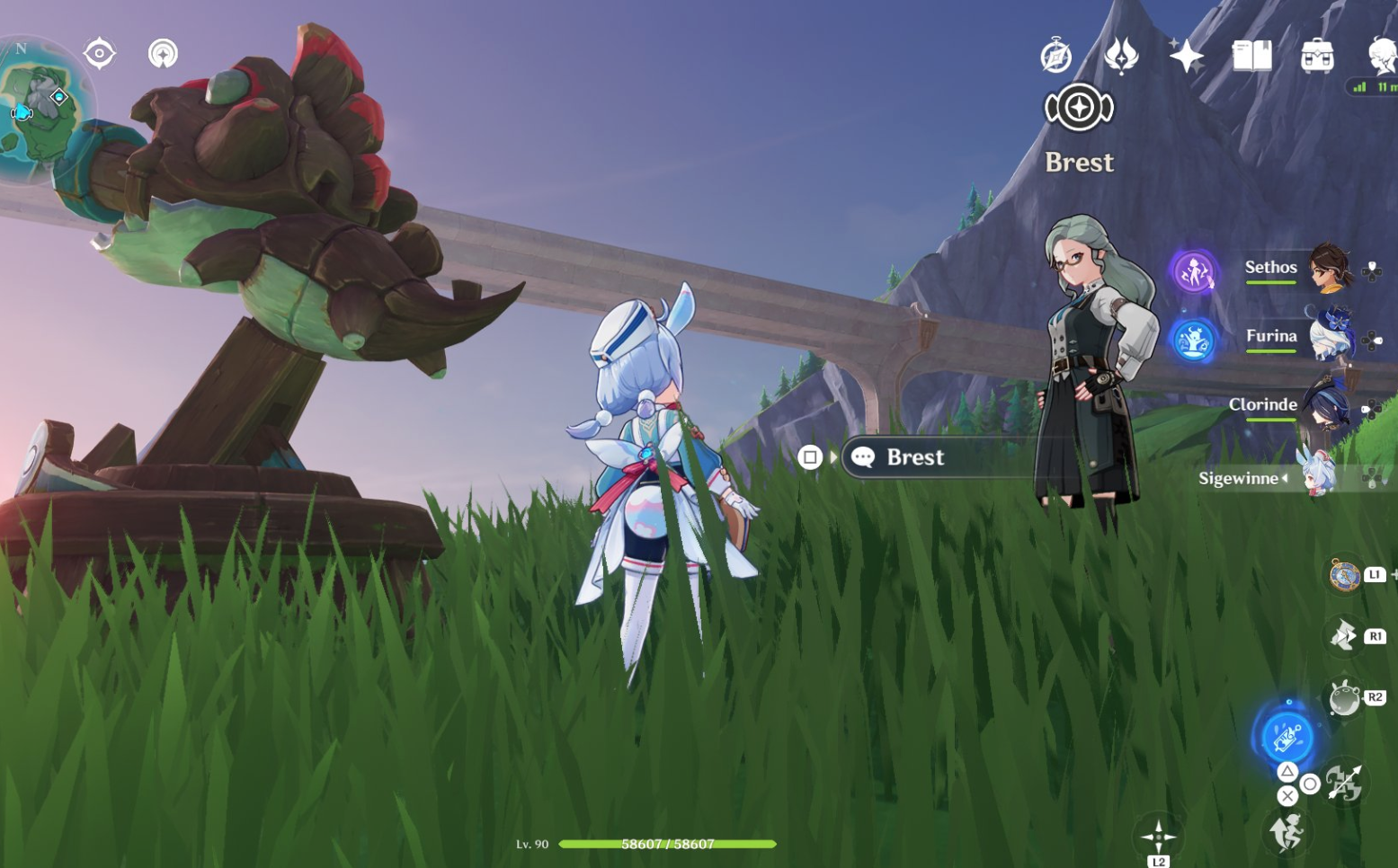Use the glowing blue elemental skill
This screenshot has height=868, width=1398.
(x=1287, y=737)
